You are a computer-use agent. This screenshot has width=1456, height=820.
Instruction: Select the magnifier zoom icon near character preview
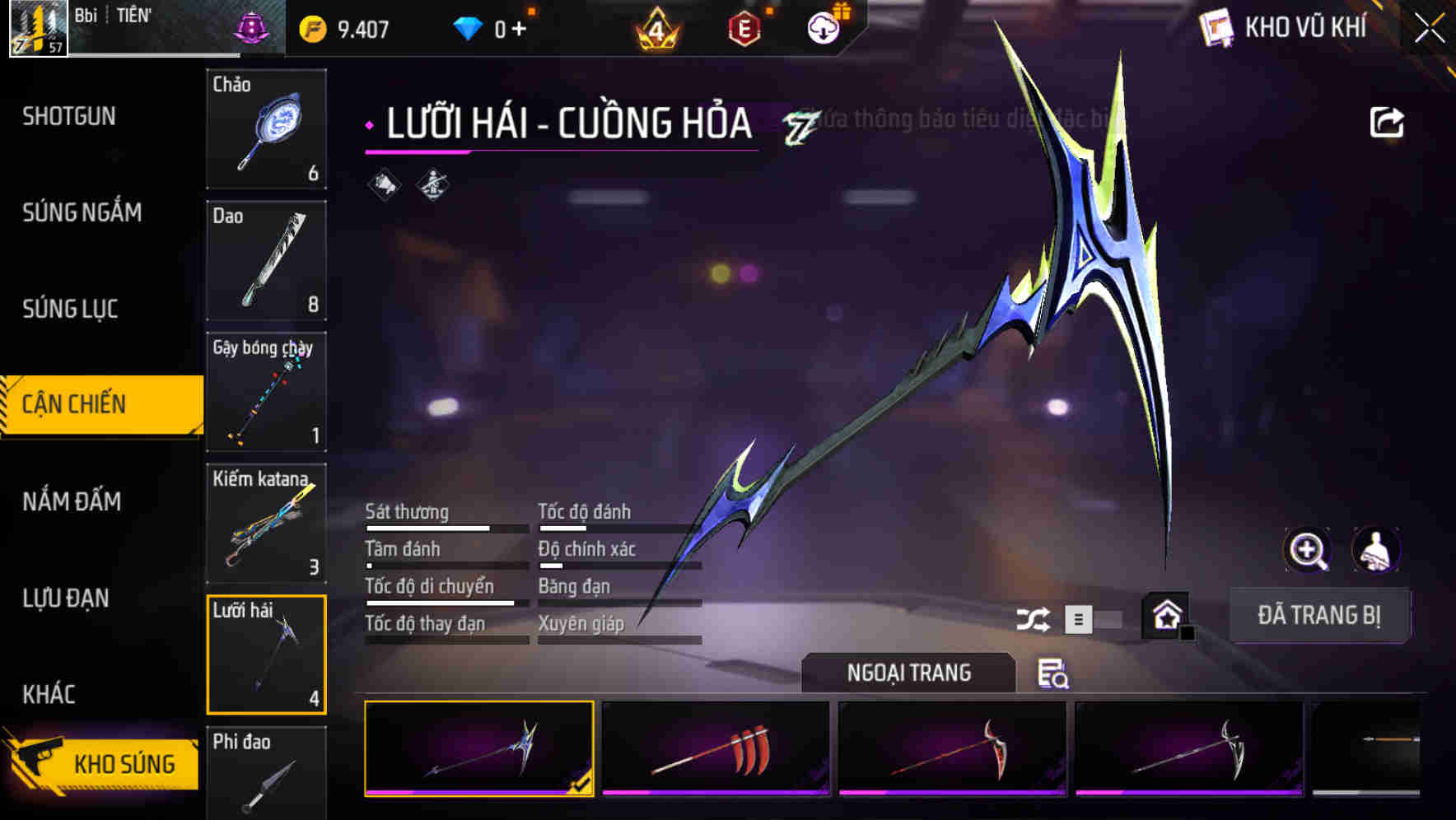click(1309, 550)
